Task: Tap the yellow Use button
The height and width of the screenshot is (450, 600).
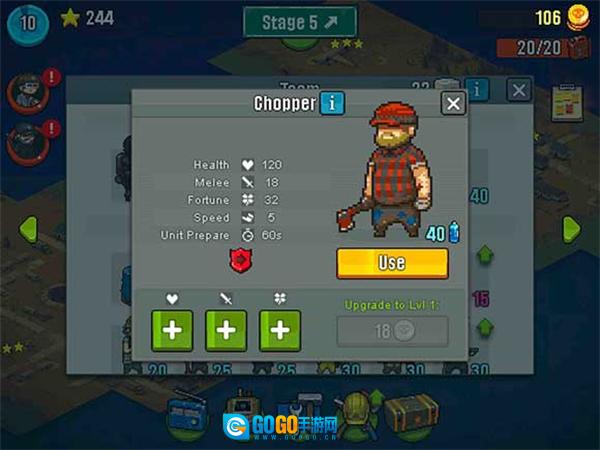Action: (392, 262)
